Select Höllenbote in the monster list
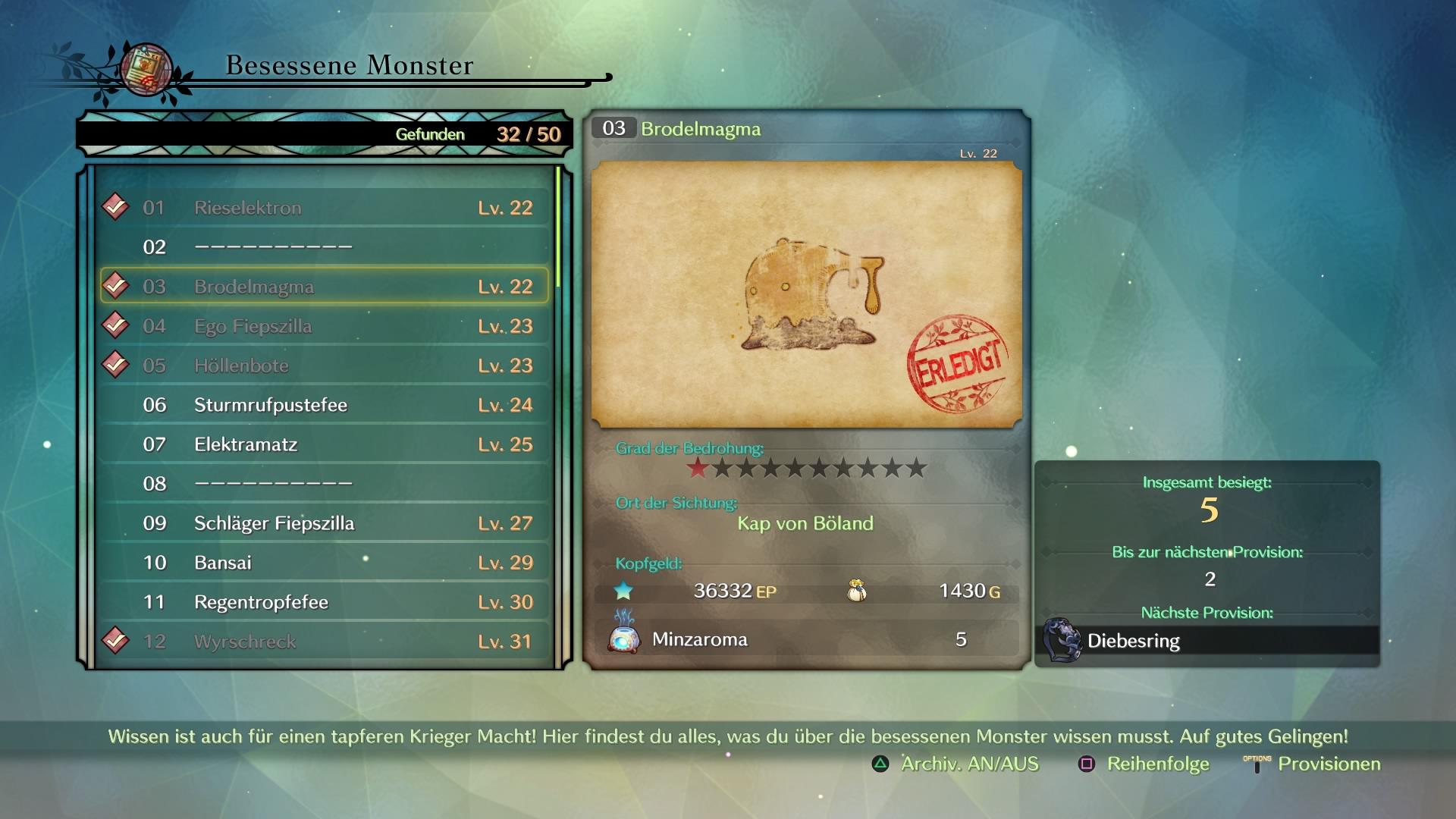Screen dimensions: 1456x819 coord(325,366)
